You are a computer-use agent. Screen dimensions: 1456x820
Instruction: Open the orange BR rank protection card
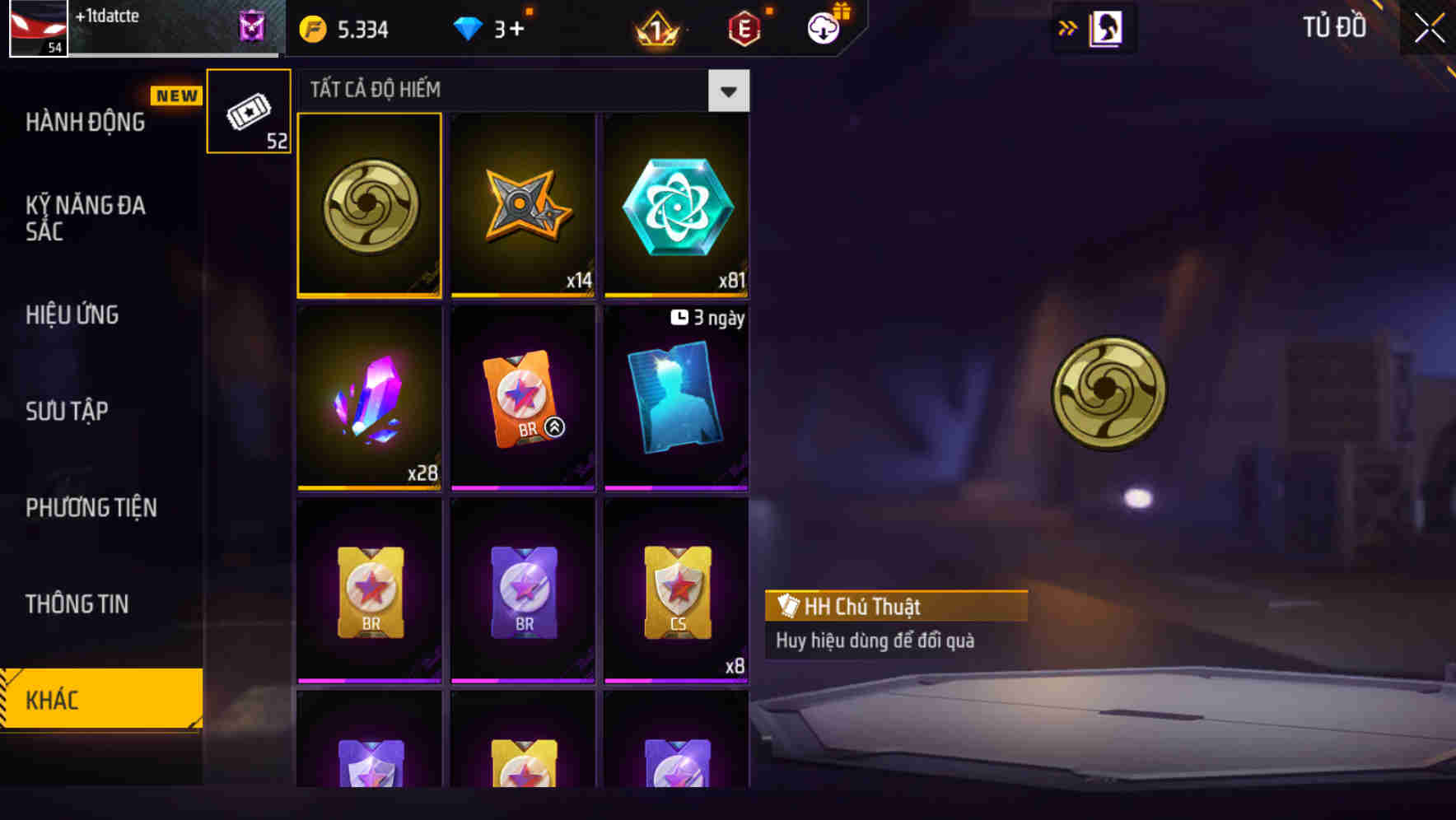pyautogui.click(x=523, y=398)
